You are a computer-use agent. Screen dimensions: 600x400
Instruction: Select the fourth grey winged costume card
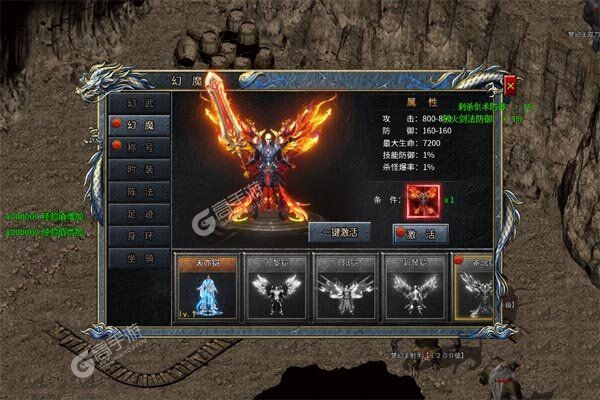pyautogui.click(x=414, y=286)
